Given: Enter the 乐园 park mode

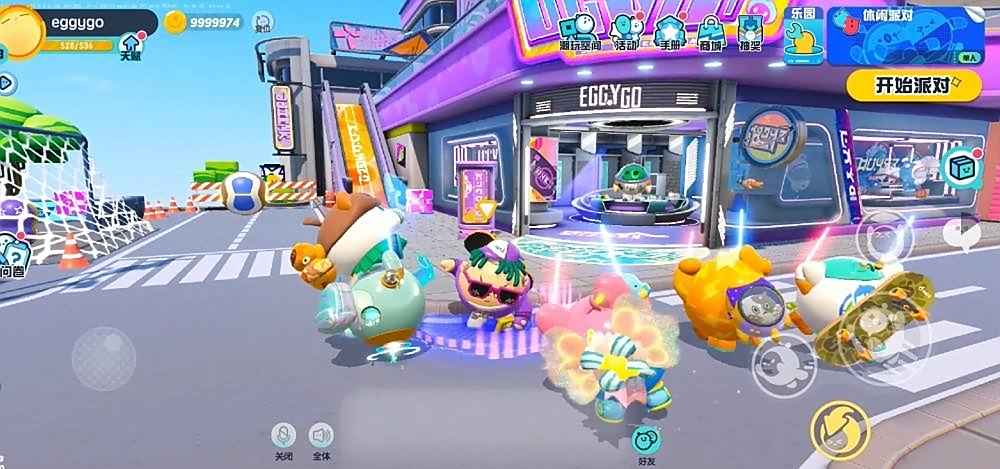Looking at the screenshot, I should pos(803,36).
